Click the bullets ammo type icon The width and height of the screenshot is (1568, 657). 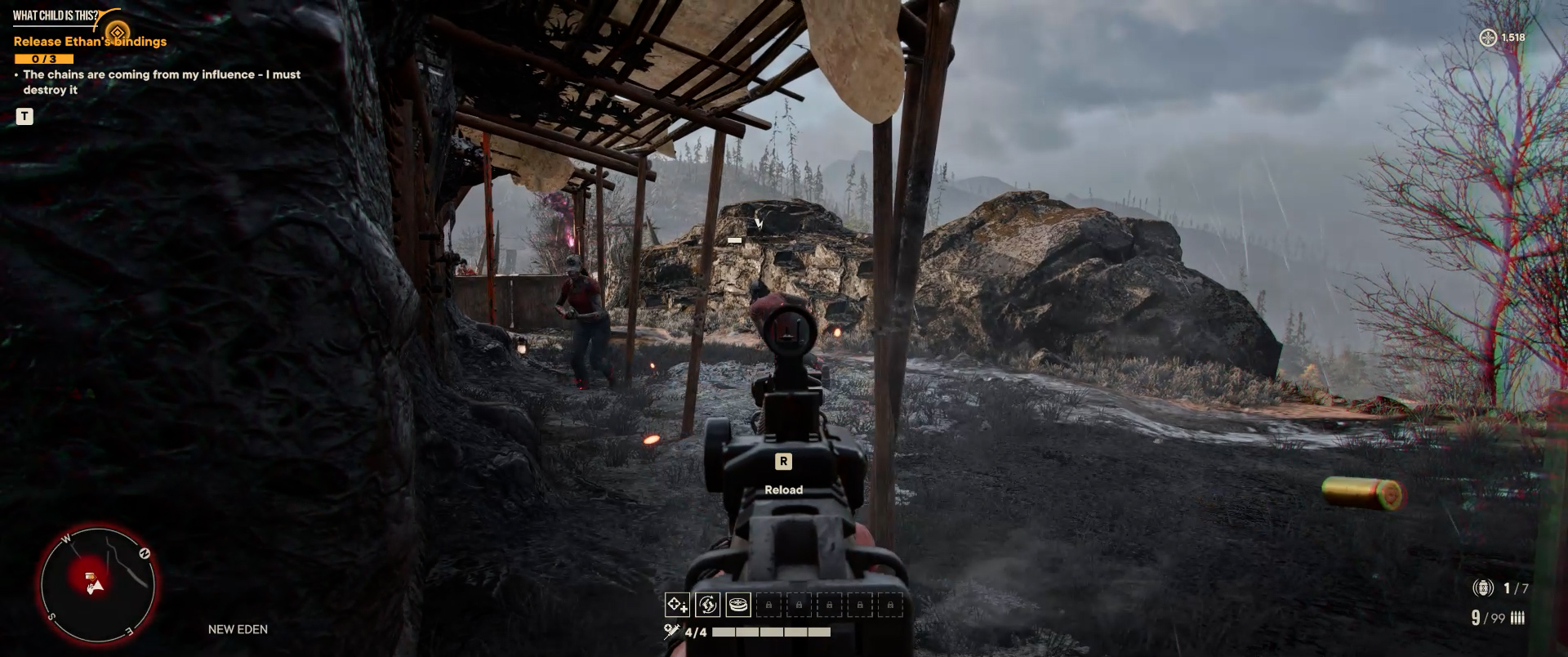[1517, 619]
